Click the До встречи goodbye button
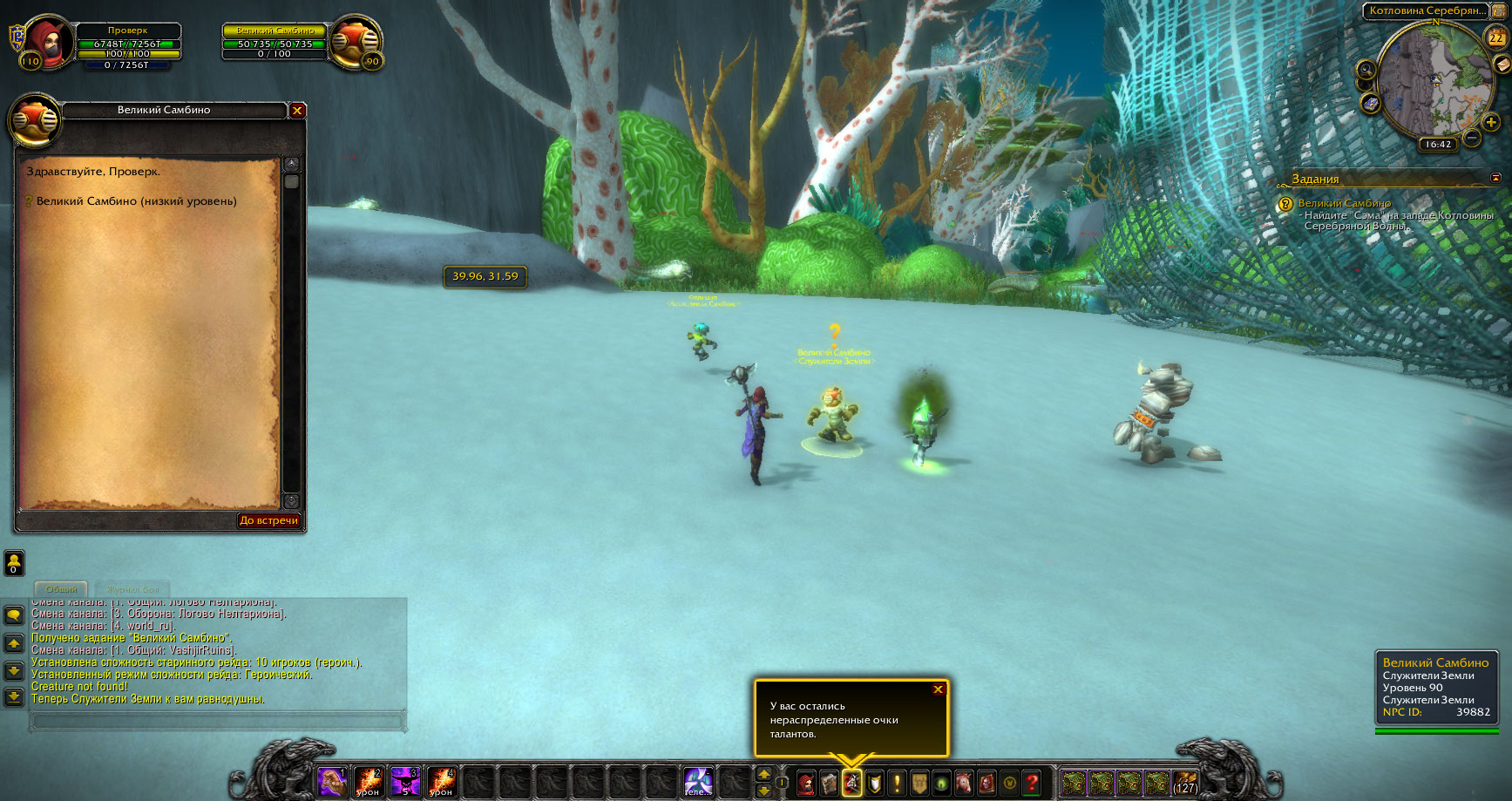Viewport: 1512px width, 801px height. coord(268,520)
